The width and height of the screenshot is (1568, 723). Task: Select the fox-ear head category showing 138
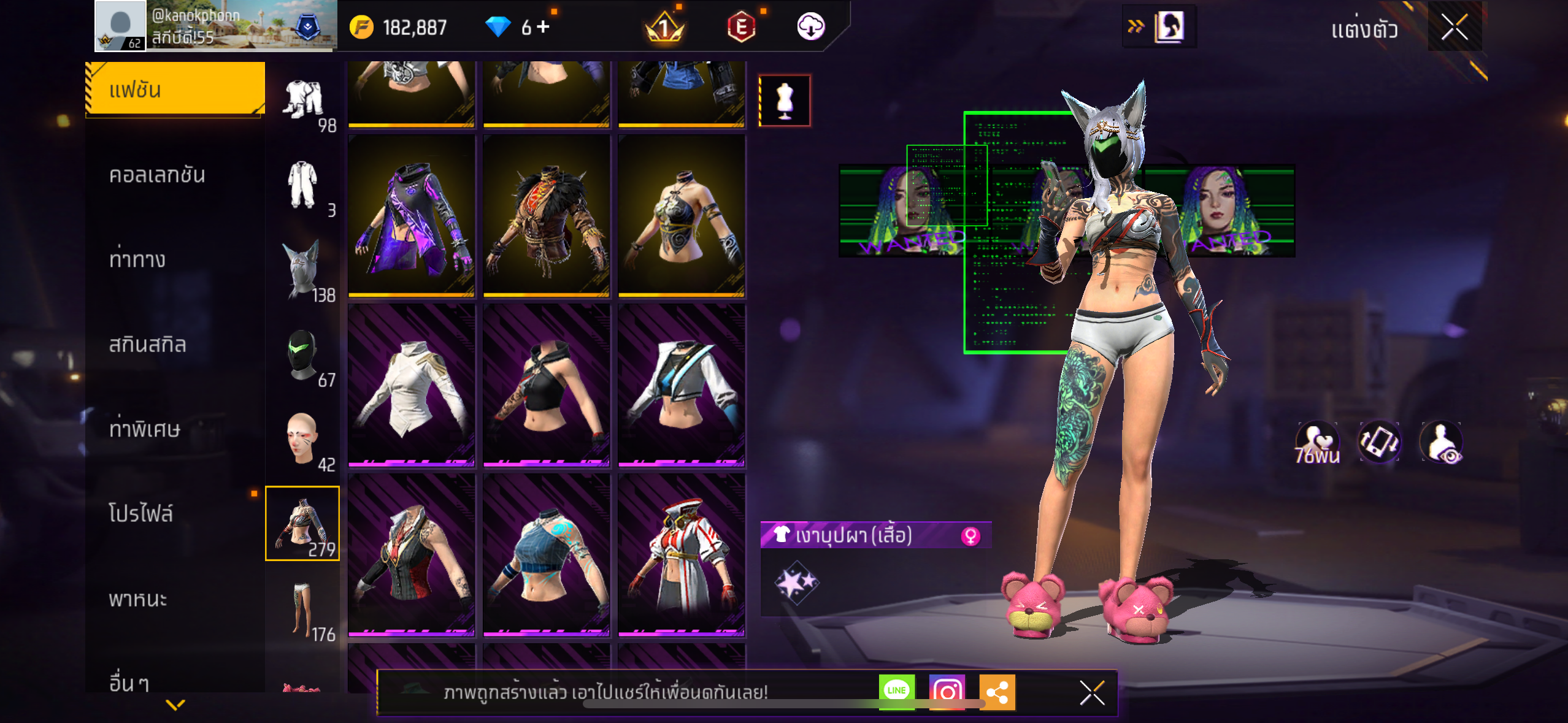point(303,270)
